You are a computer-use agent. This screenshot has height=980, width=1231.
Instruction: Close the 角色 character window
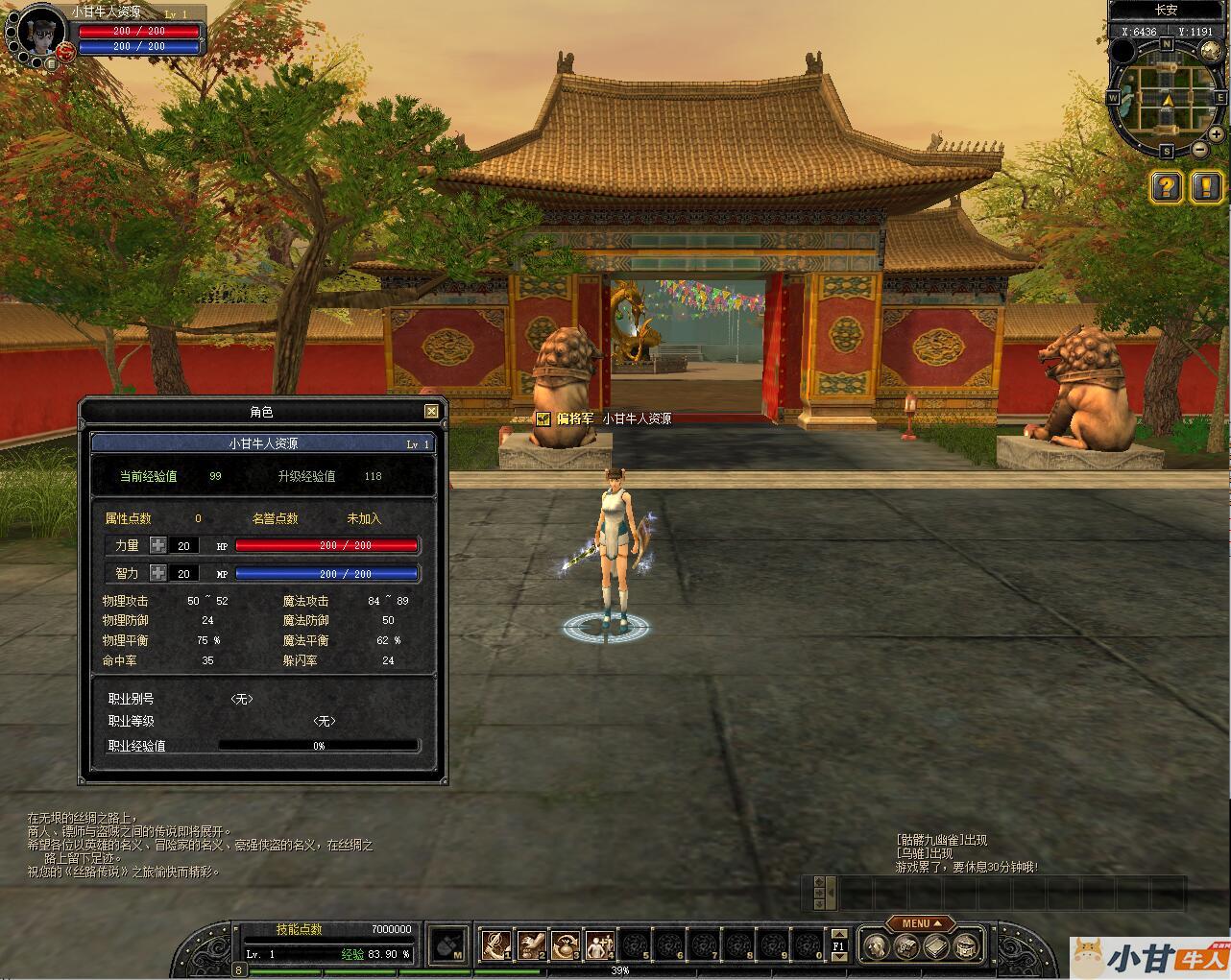pos(431,412)
